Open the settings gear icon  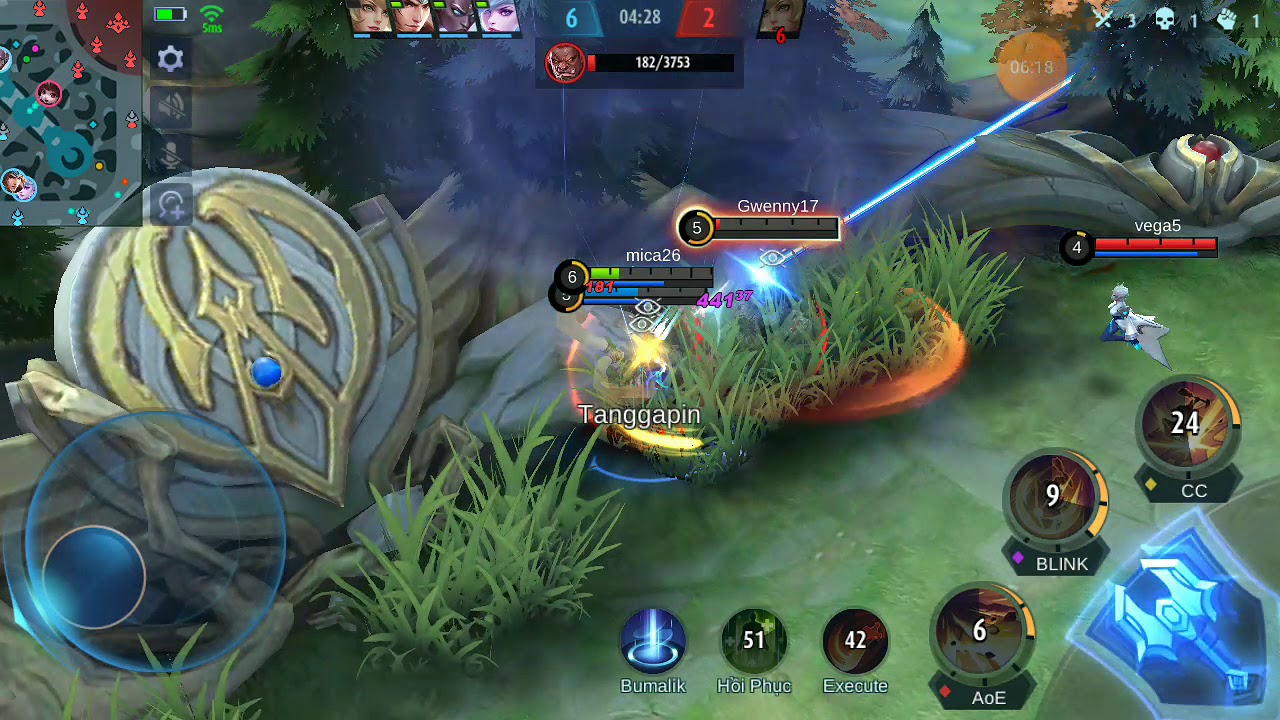coord(171,58)
